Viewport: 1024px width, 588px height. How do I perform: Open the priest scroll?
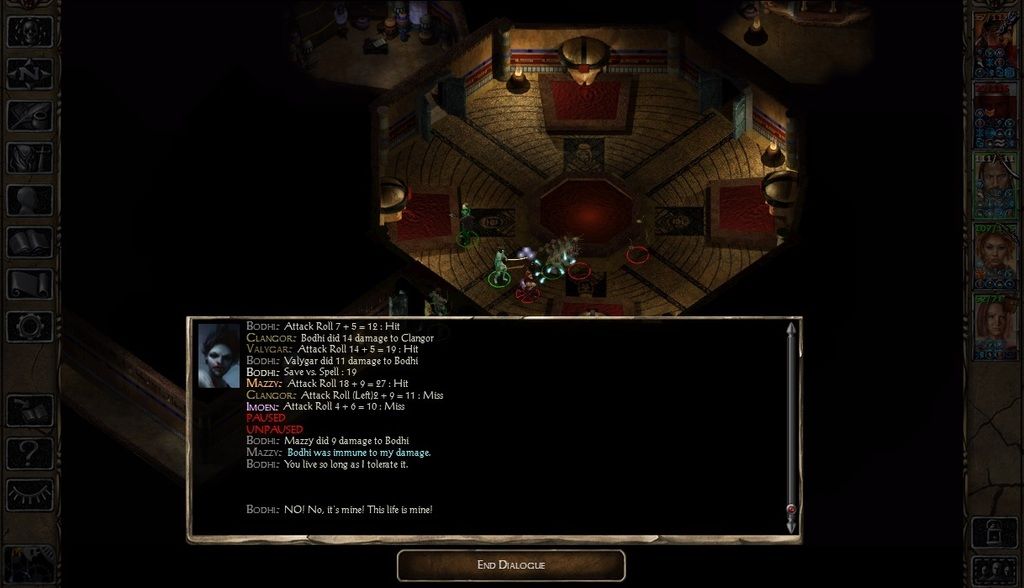tap(29, 284)
